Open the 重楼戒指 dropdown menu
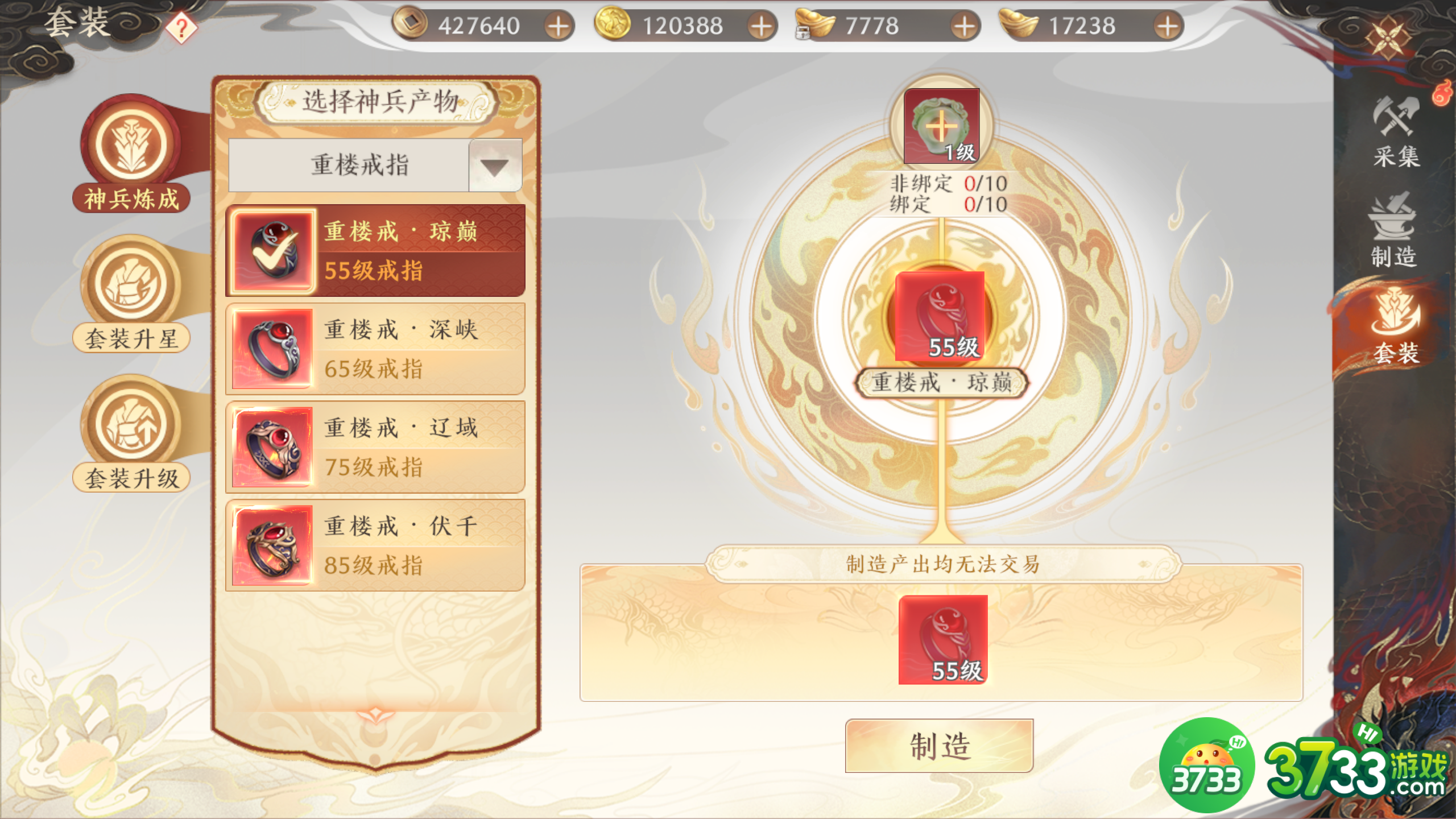 click(x=358, y=164)
